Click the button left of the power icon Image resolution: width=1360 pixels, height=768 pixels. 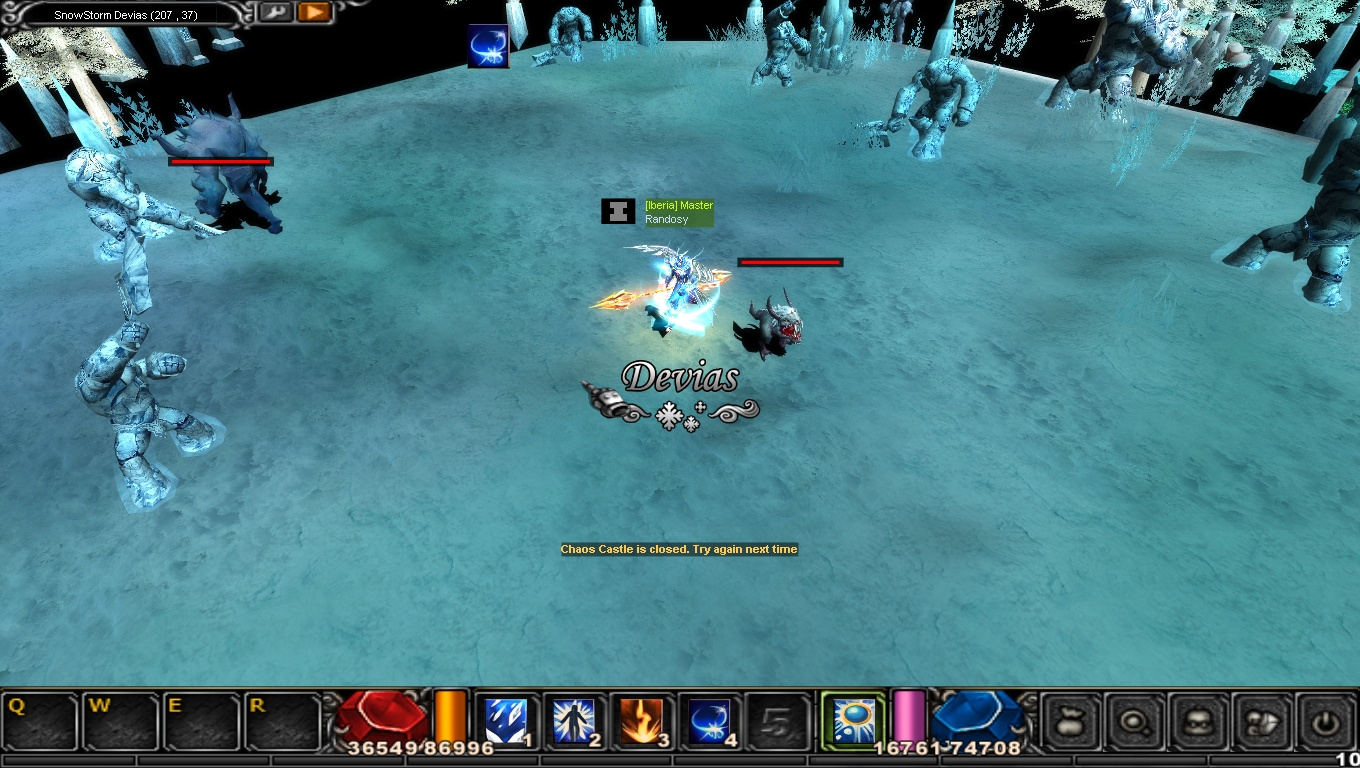[1263, 721]
